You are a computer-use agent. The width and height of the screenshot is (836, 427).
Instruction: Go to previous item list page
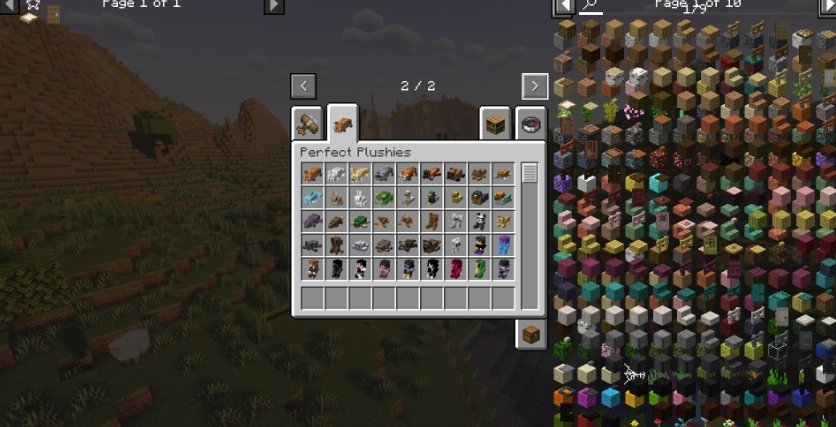point(565,6)
